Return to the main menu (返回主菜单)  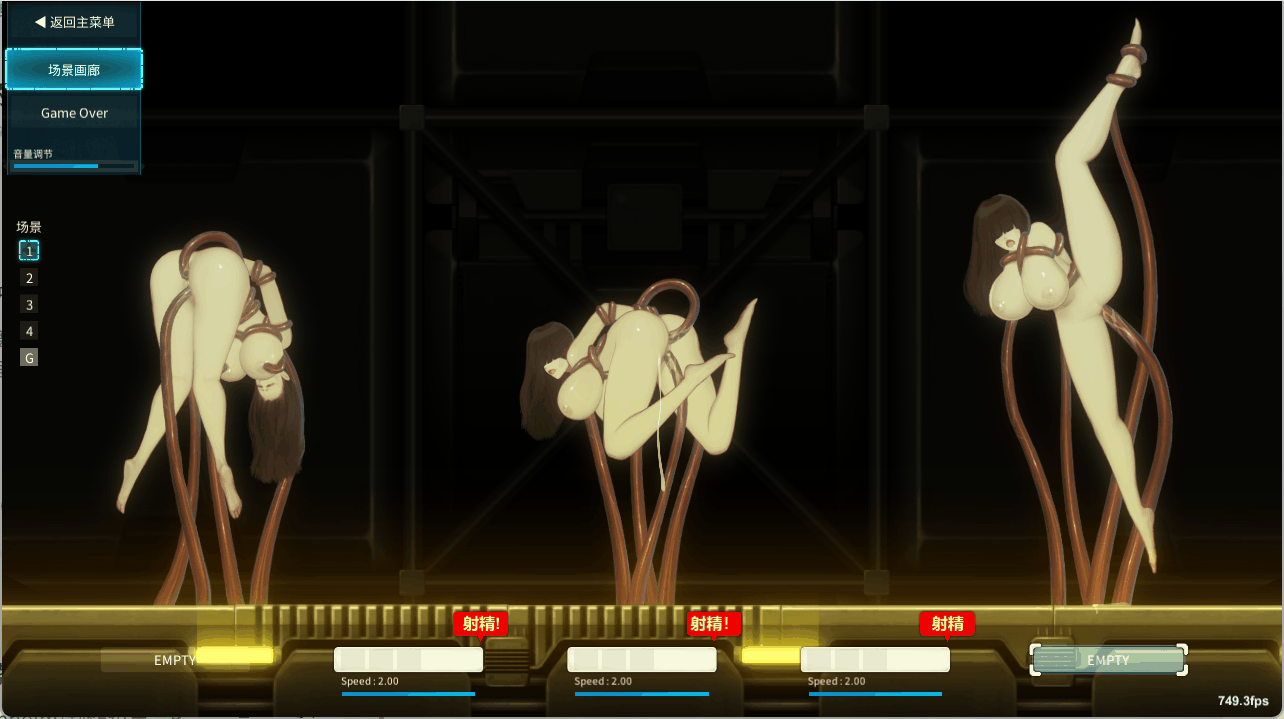tap(74, 22)
